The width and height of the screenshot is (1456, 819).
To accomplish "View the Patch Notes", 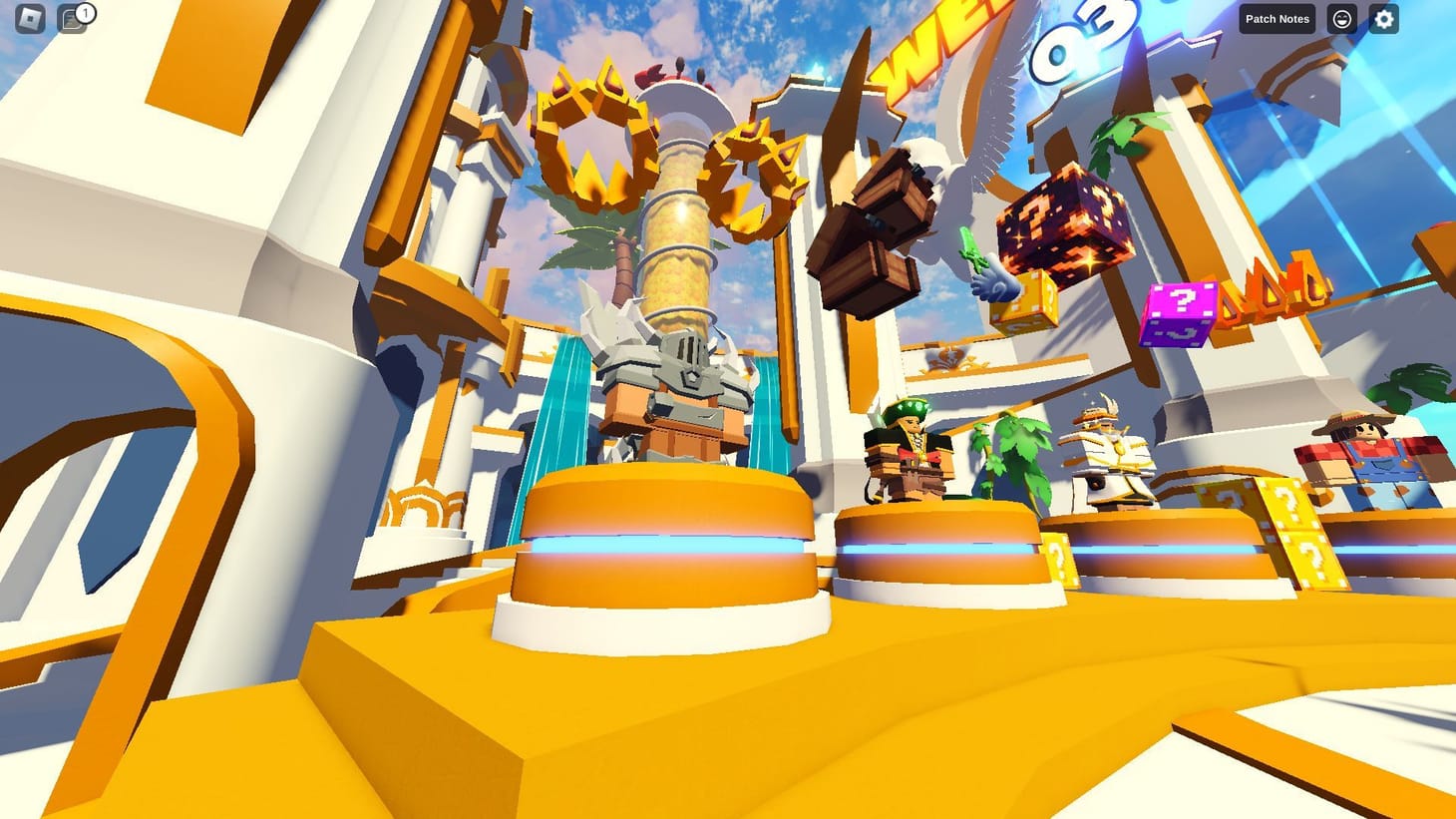I will [1275, 18].
